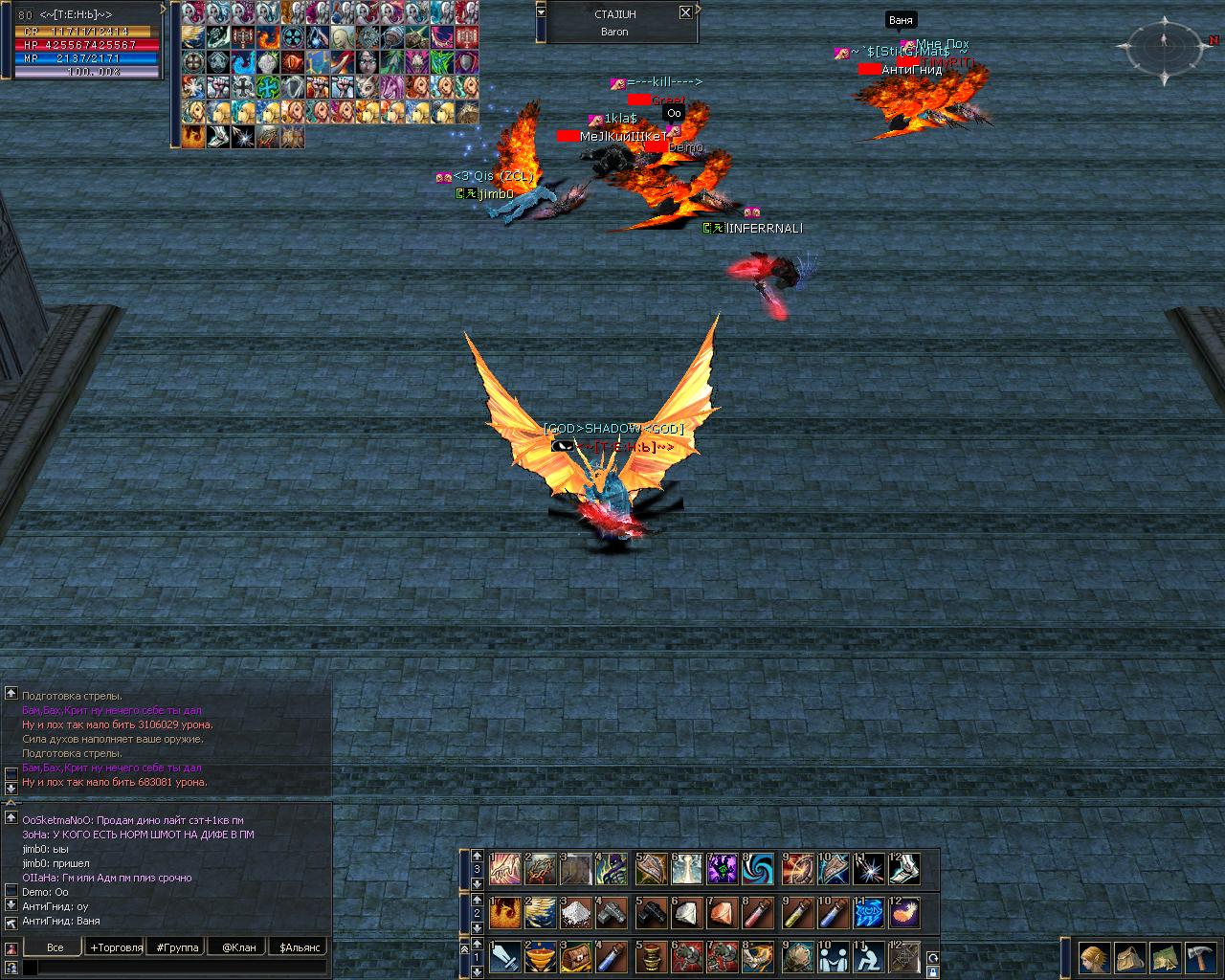
Task: Activate the sit-down action icon
Action: [x=868, y=956]
